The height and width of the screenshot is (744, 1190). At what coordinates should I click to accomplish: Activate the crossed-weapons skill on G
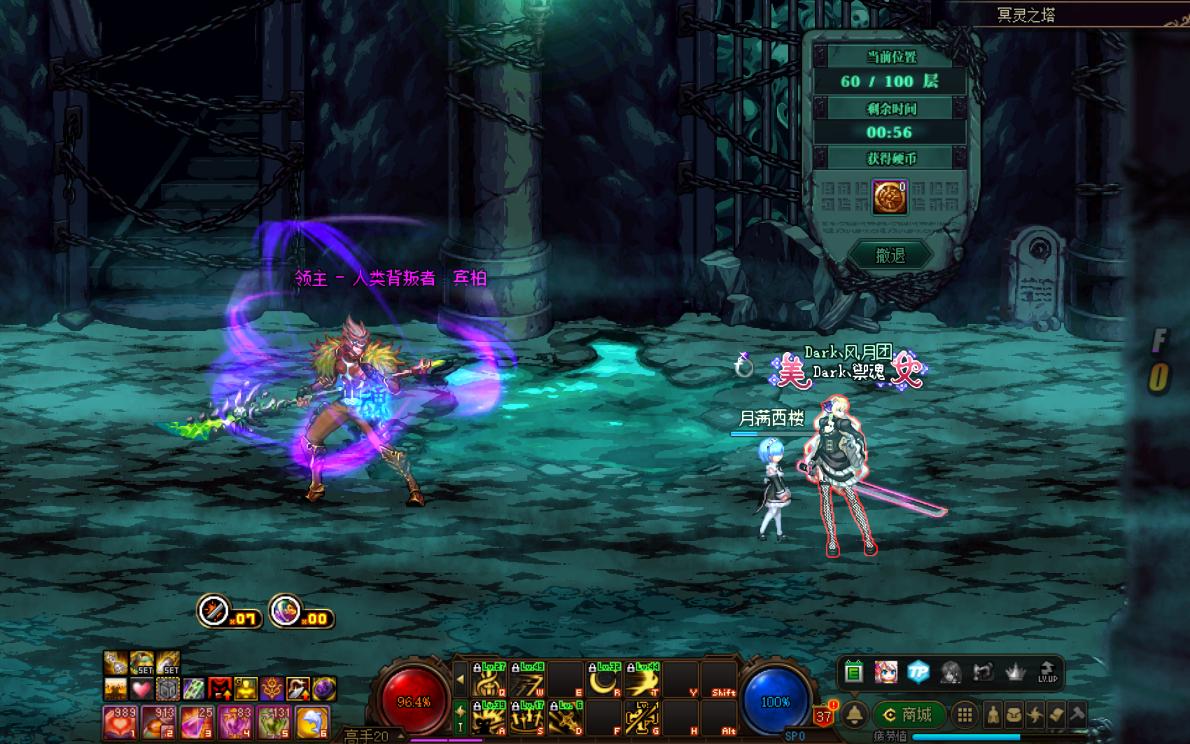click(x=641, y=717)
